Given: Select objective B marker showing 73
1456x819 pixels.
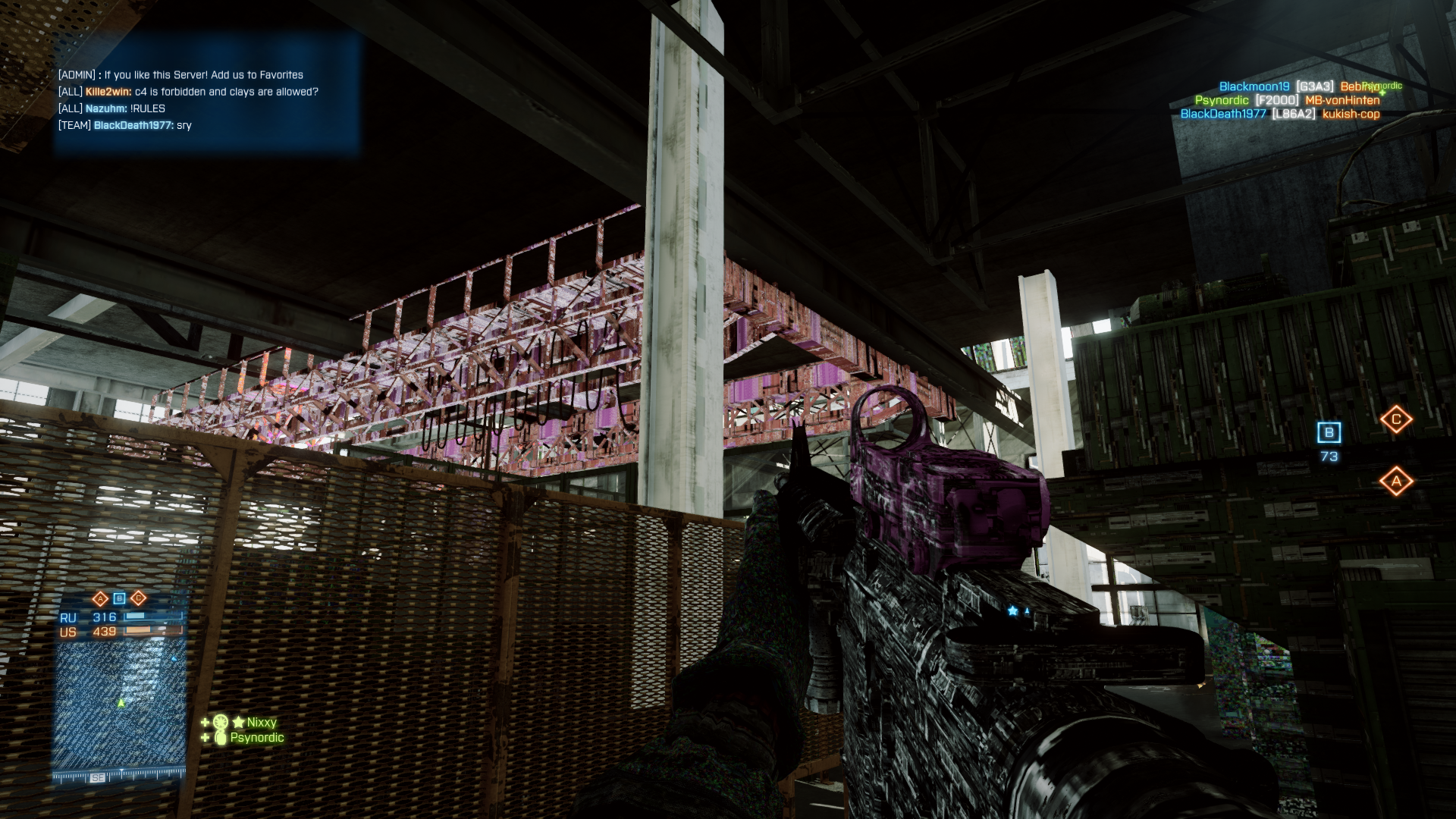Looking at the screenshot, I should point(1329,433).
